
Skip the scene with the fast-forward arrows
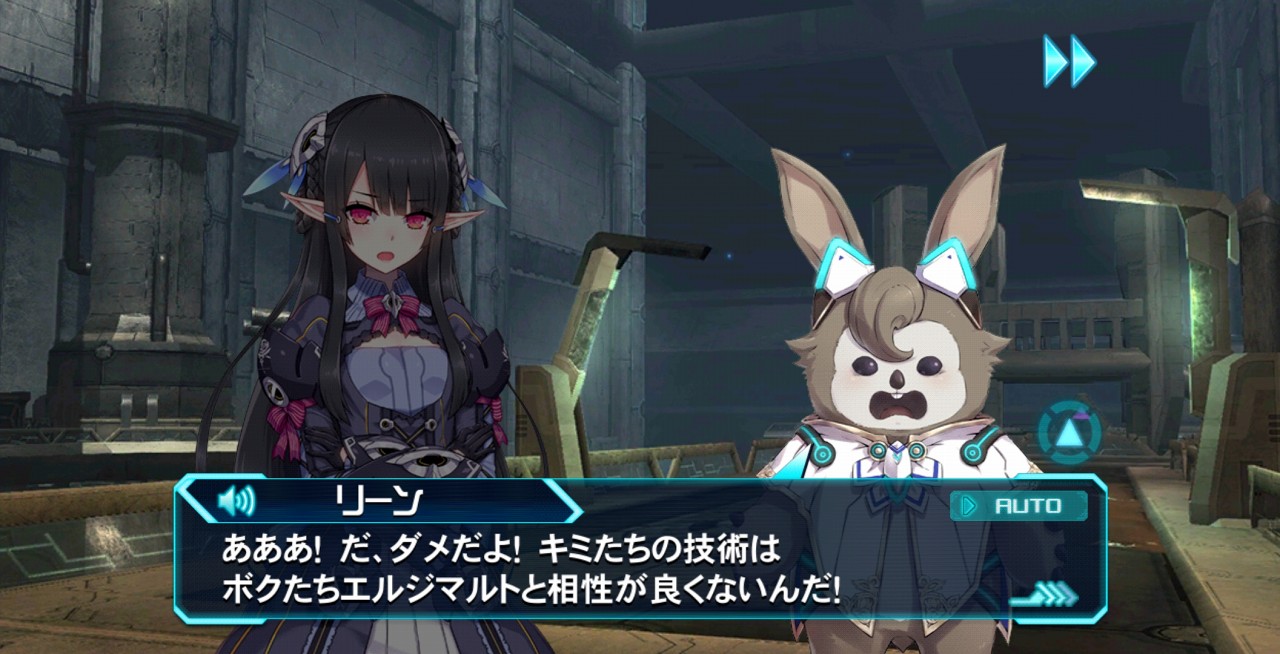tap(1069, 61)
